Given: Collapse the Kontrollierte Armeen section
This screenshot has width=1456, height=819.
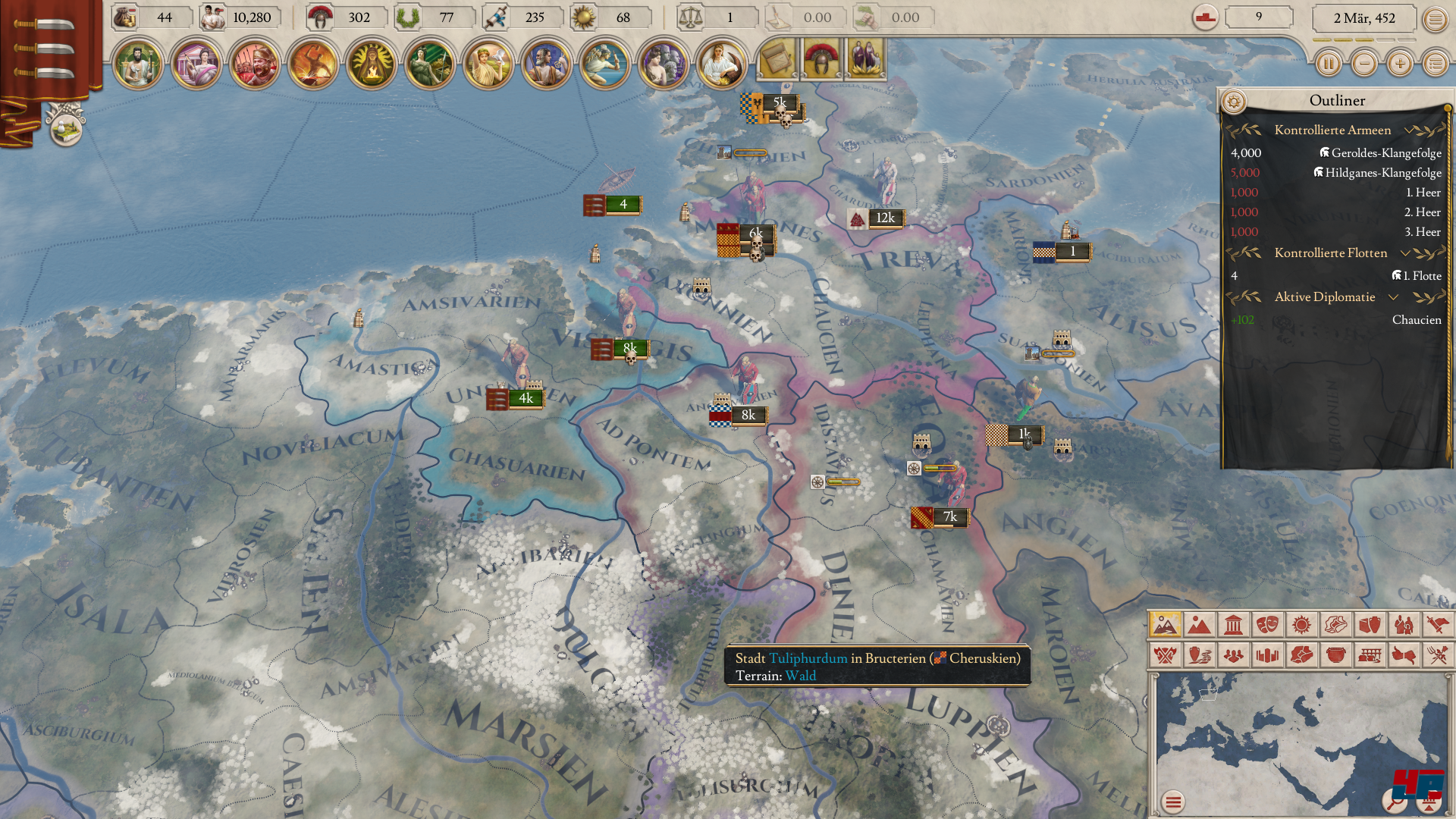Looking at the screenshot, I should [1408, 130].
